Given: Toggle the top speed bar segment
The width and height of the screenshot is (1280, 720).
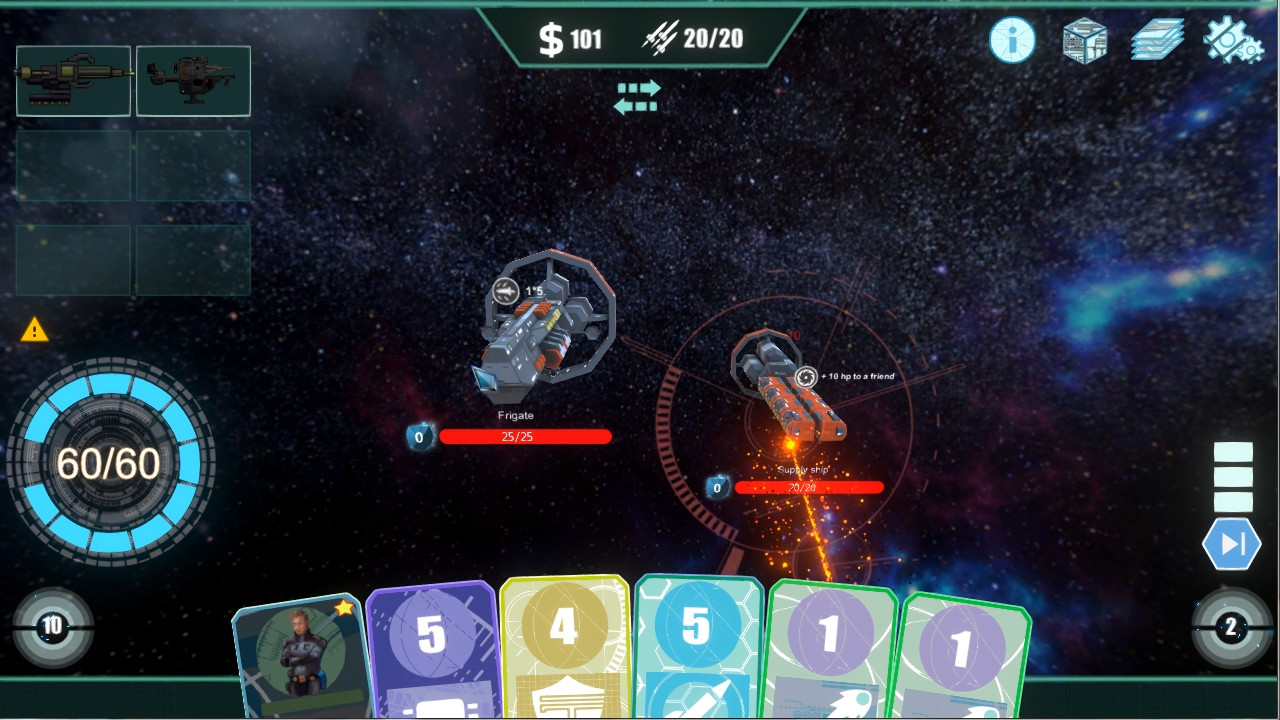Looking at the screenshot, I should (x=1233, y=452).
